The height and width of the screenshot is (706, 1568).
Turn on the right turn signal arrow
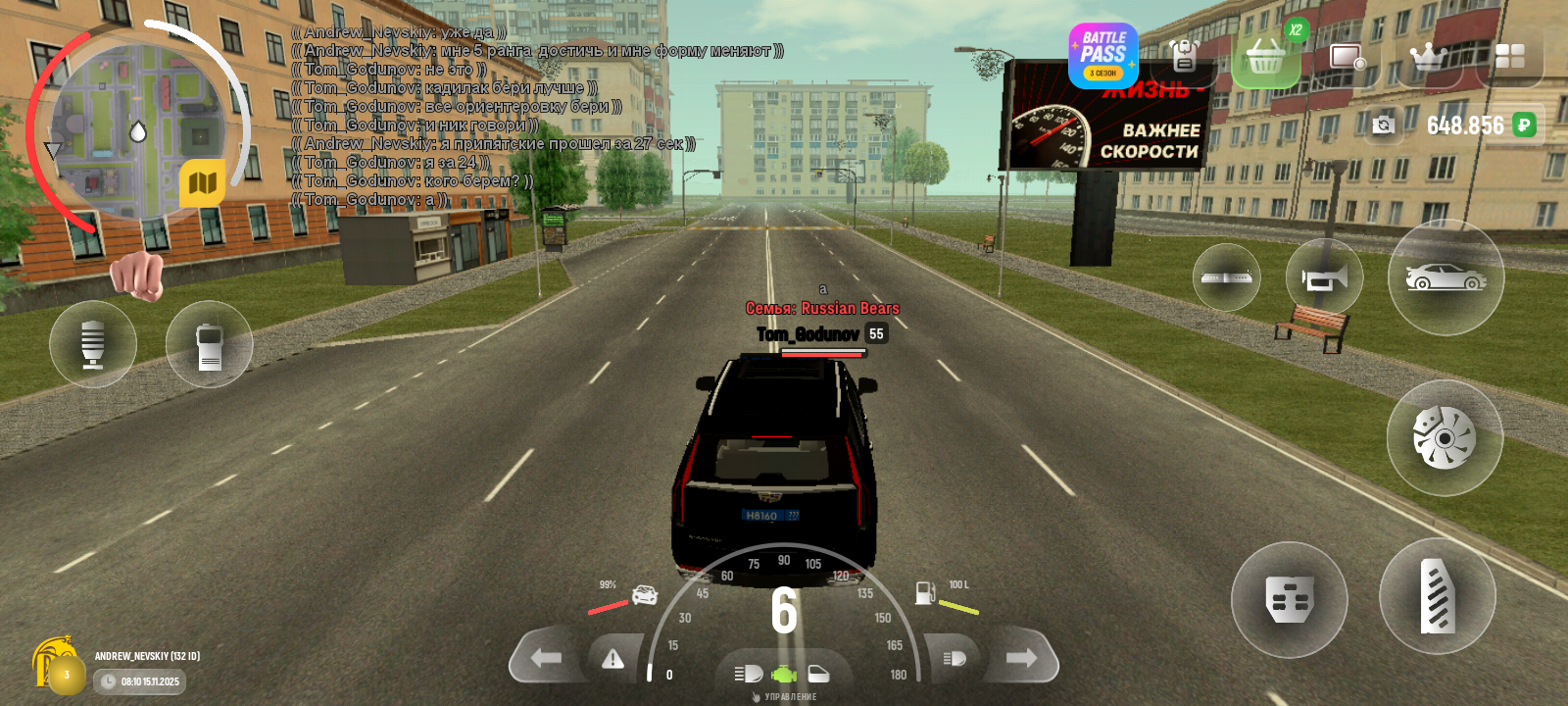pos(1021,658)
